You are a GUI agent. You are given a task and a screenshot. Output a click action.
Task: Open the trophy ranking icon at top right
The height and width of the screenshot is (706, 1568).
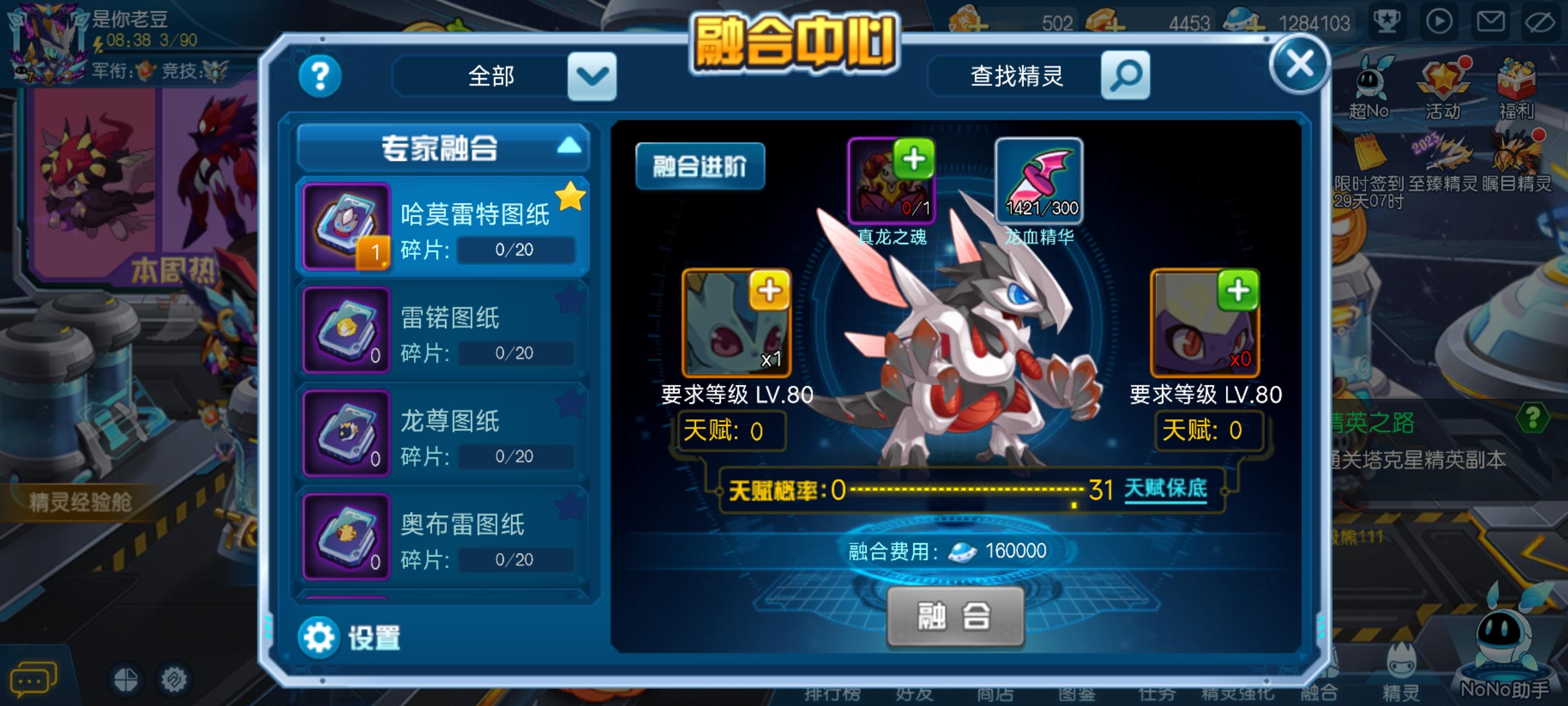pos(1388,23)
